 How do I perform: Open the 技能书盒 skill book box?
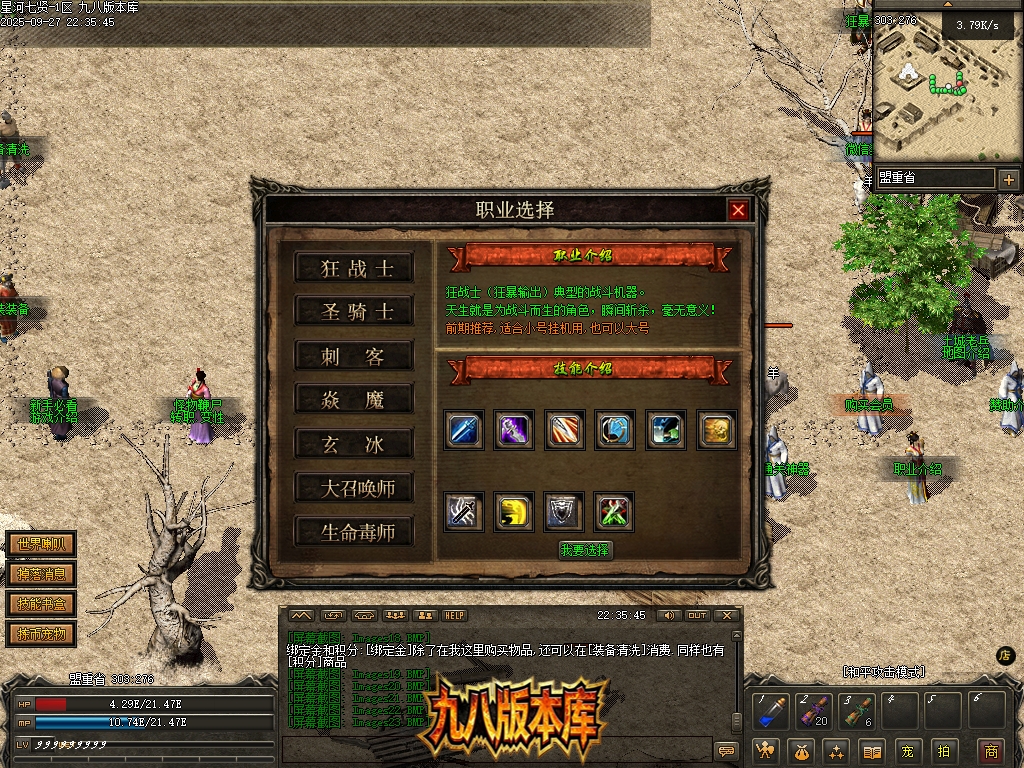pyautogui.click(x=41, y=604)
